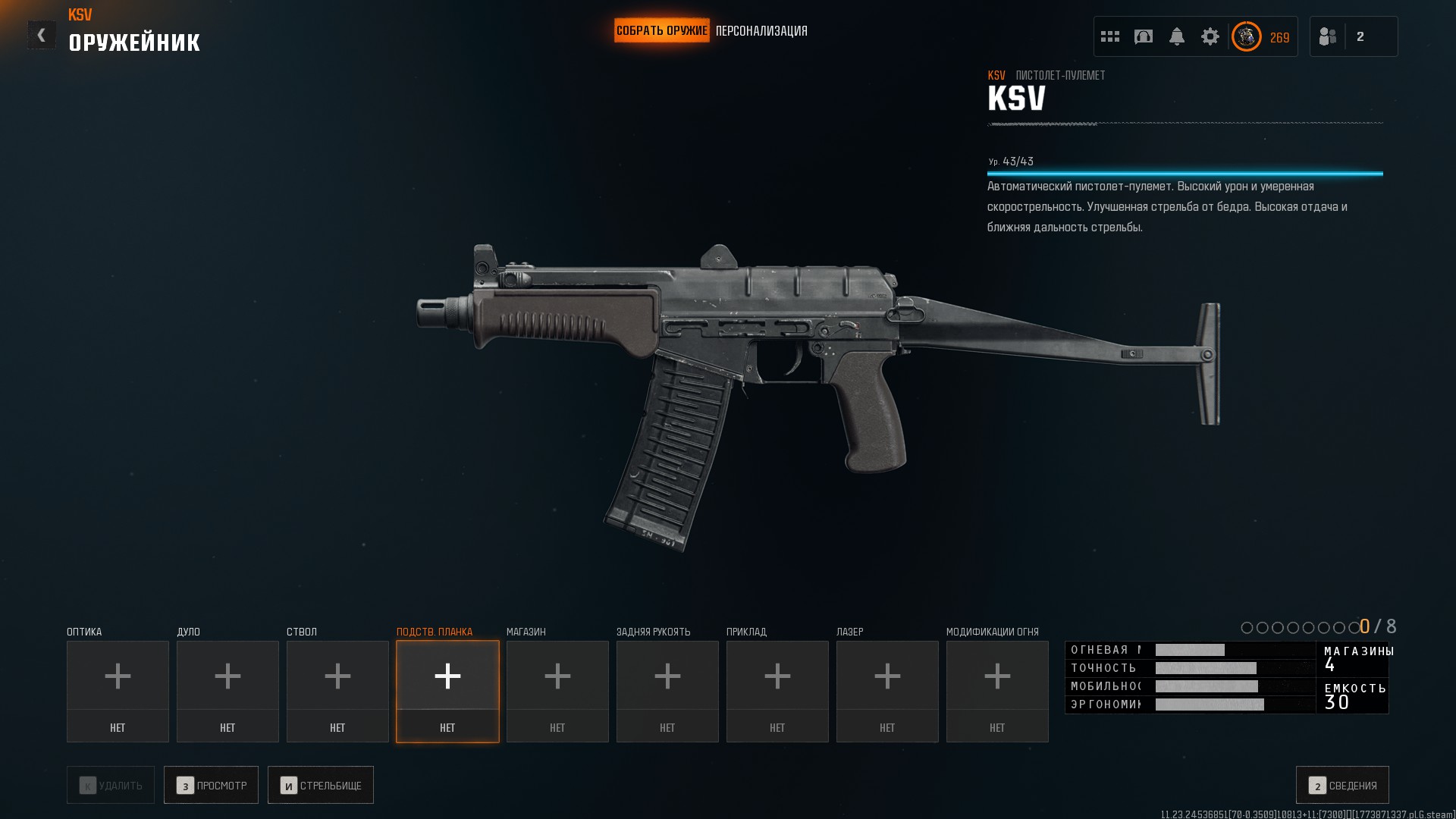
Task: Select the Модификации огня slot
Action: coord(997,691)
